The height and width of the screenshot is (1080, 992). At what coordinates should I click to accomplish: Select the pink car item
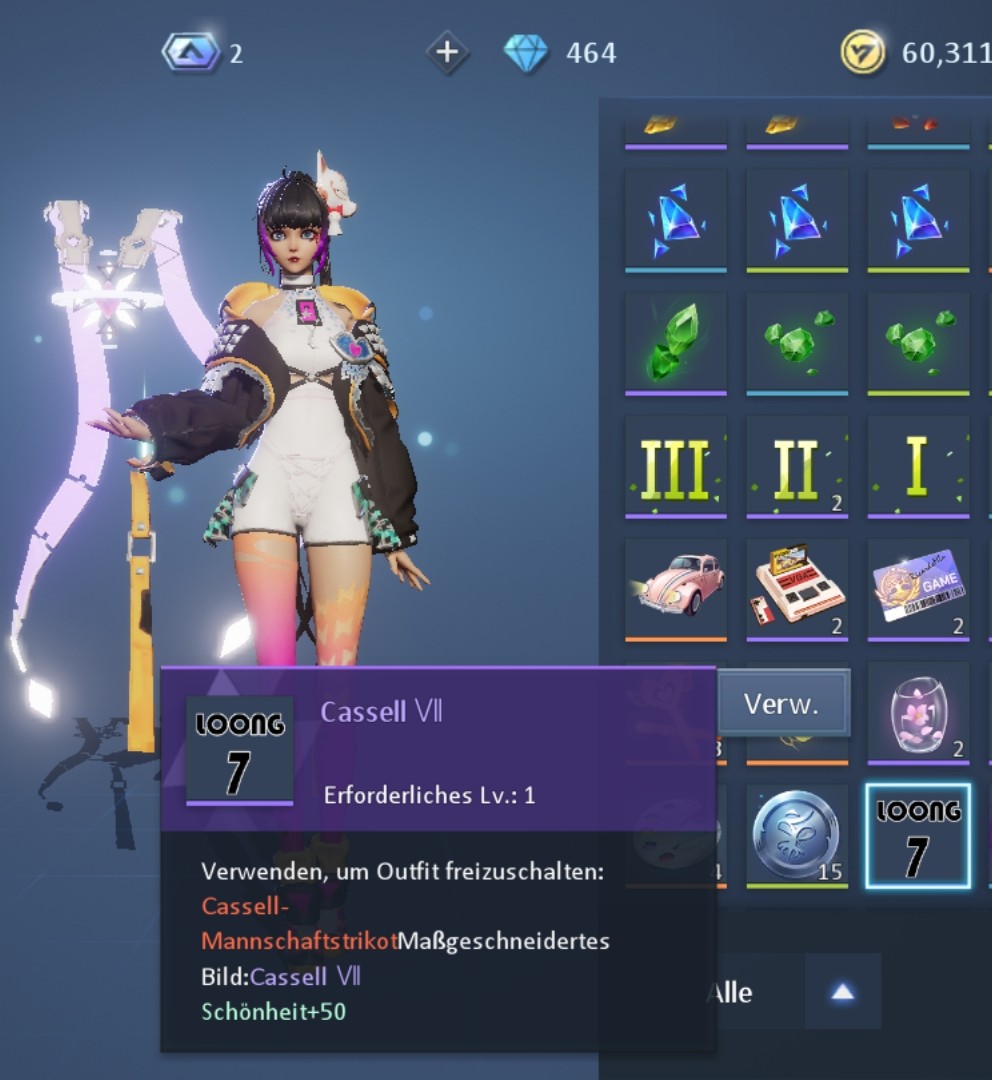coord(676,589)
